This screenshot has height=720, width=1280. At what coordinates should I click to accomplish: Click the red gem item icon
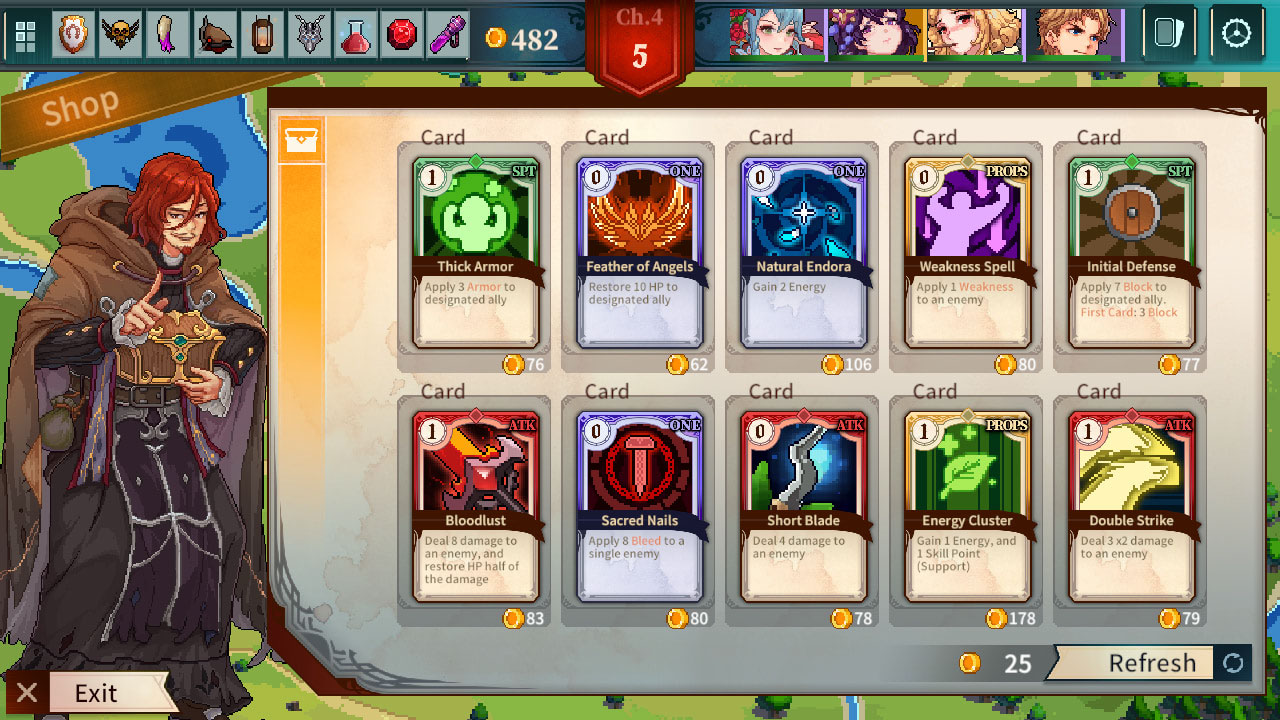[x=403, y=32]
